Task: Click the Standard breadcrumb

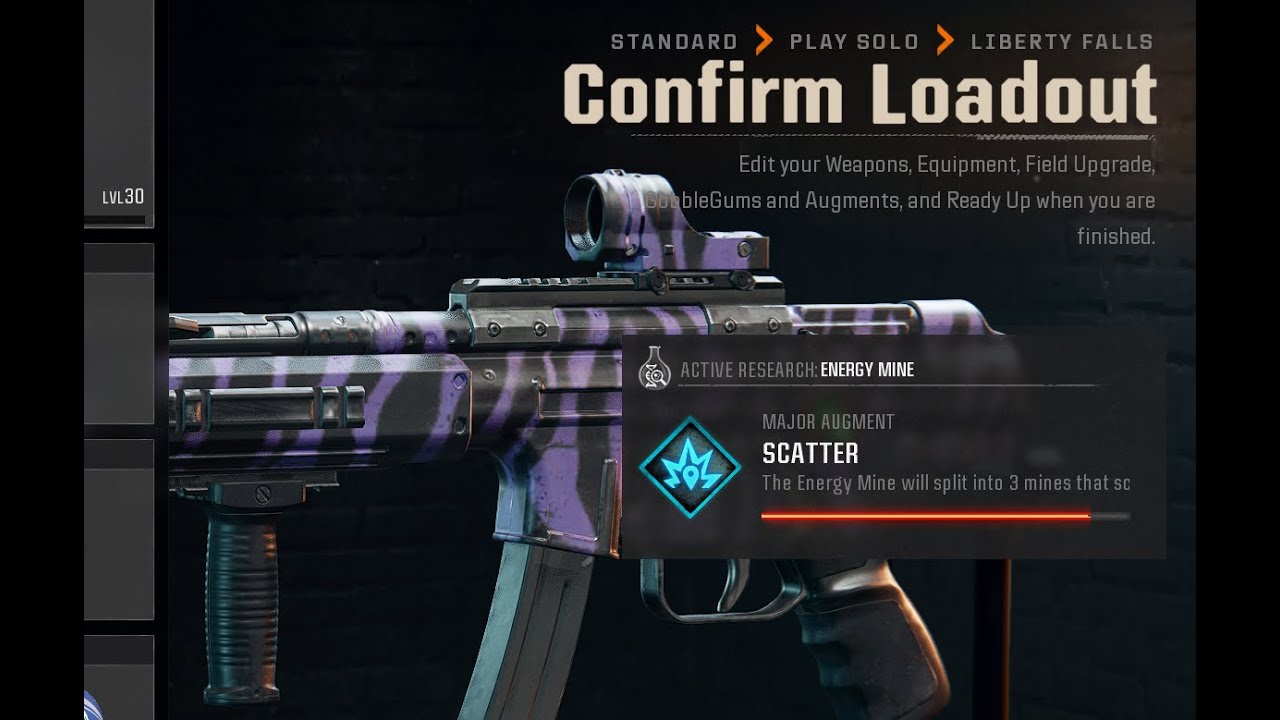Action: coord(674,42)
